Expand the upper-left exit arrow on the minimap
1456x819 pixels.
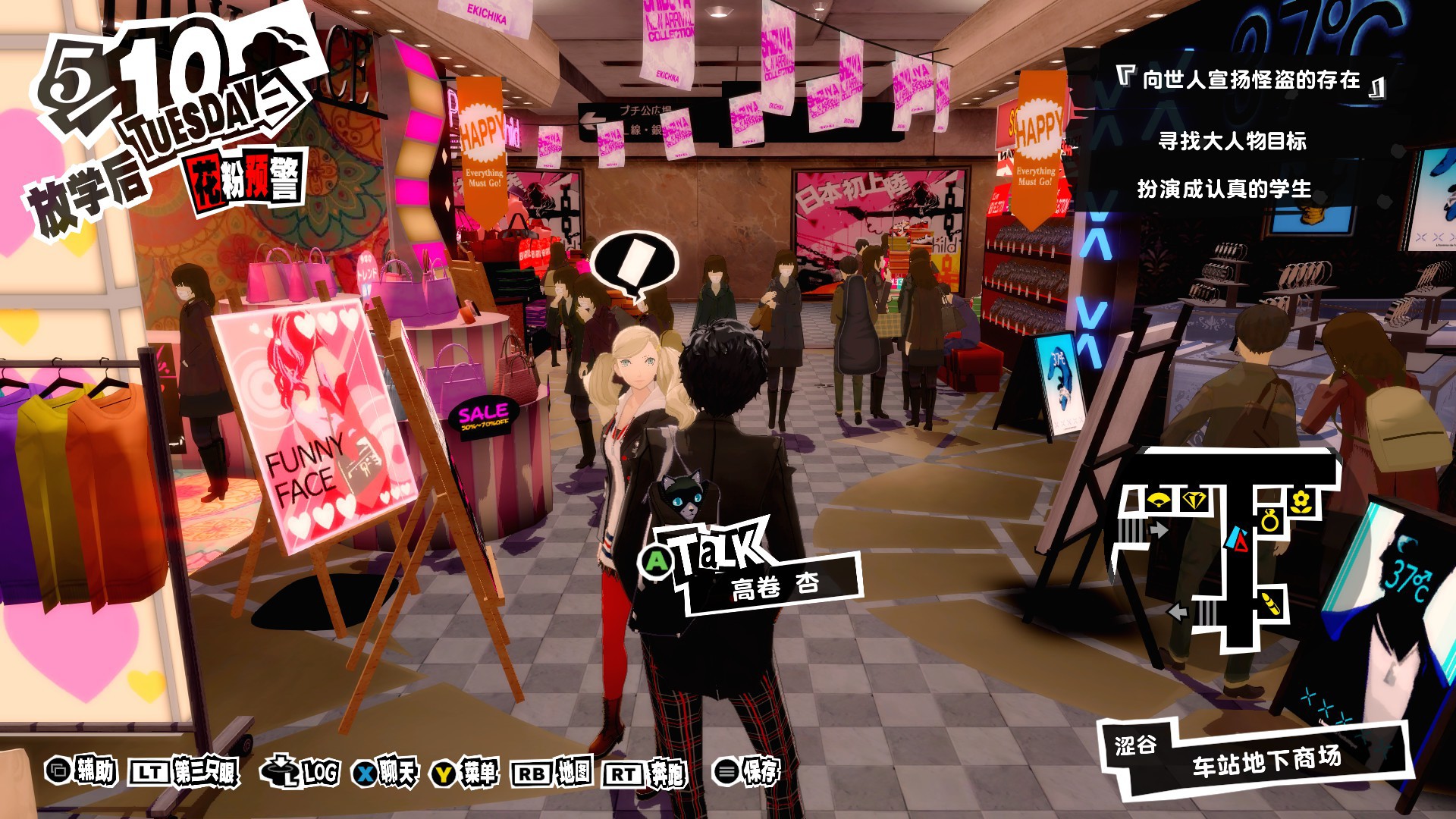(x=1159, y=529)
